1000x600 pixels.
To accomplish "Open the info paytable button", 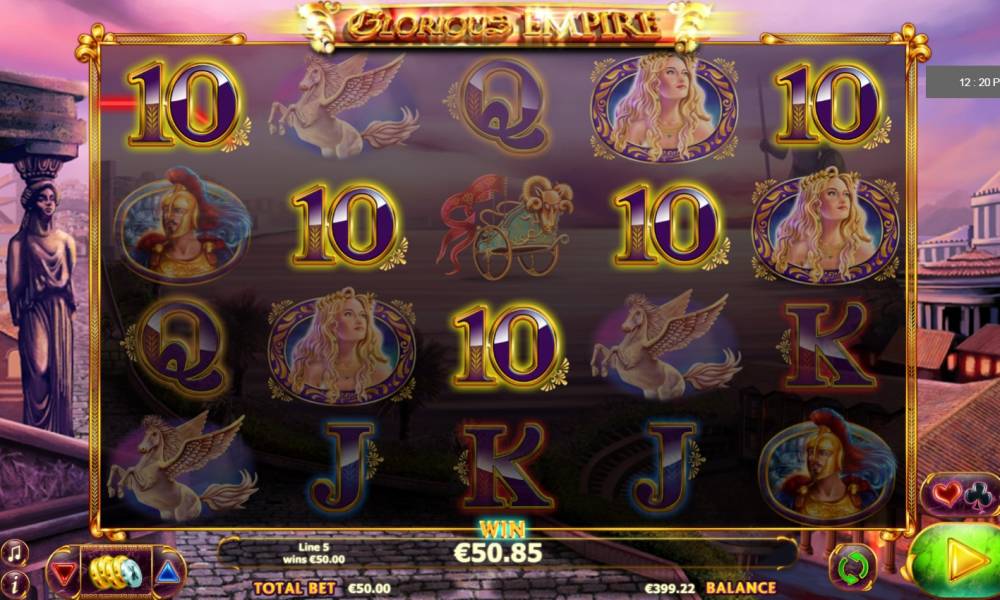I will 14,582.
